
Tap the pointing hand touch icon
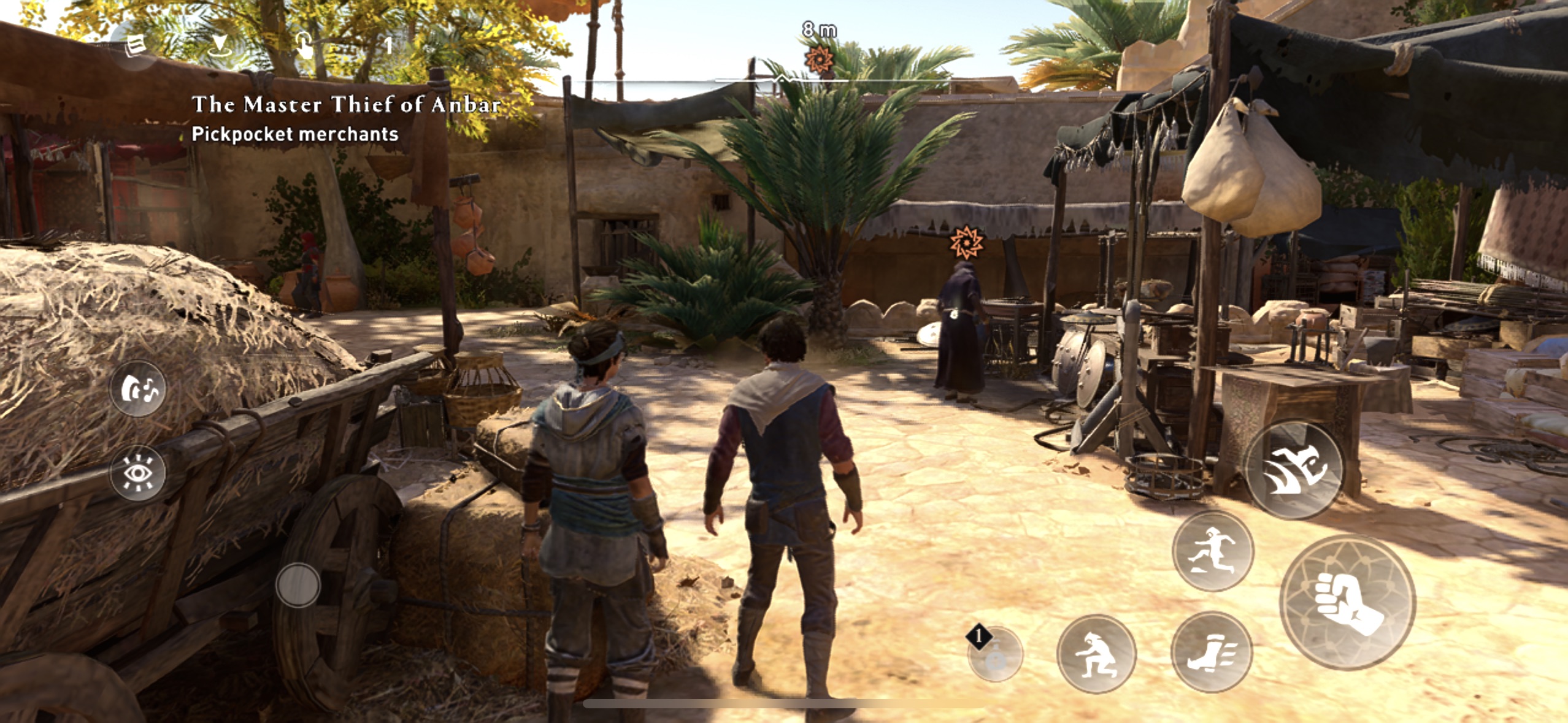pyautogui.click(x=304, y=45)
